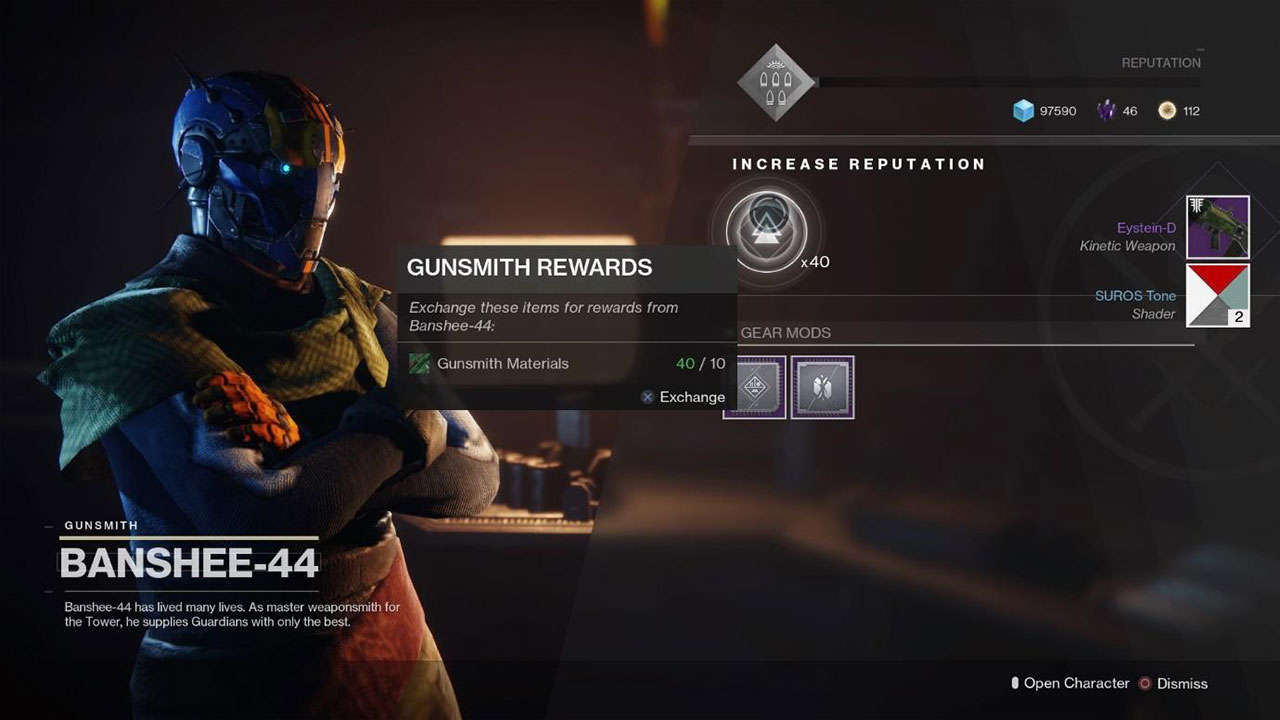Pick the gear mod with crossed-out crystal

(822, 387)
